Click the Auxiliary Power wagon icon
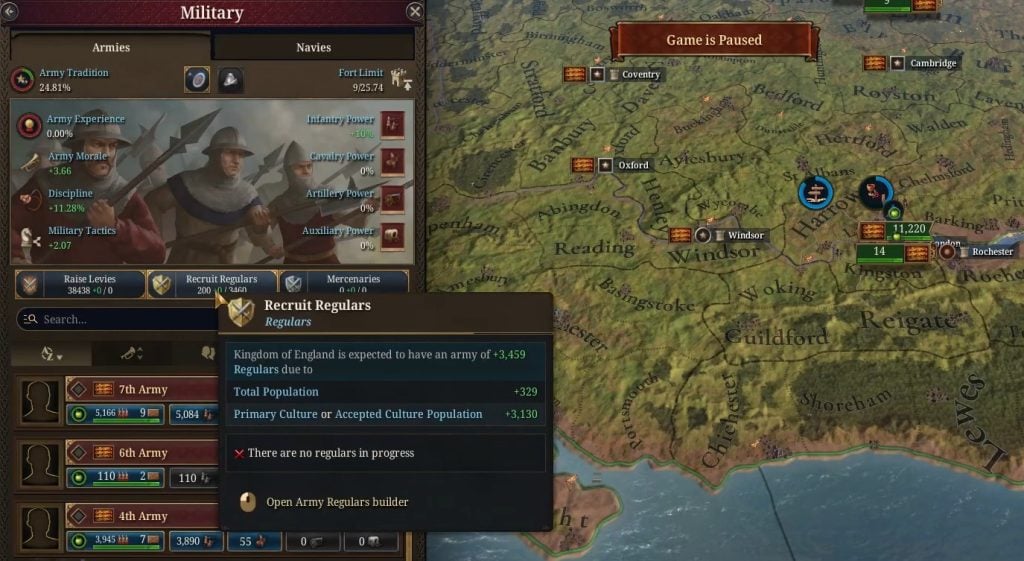 393,236
